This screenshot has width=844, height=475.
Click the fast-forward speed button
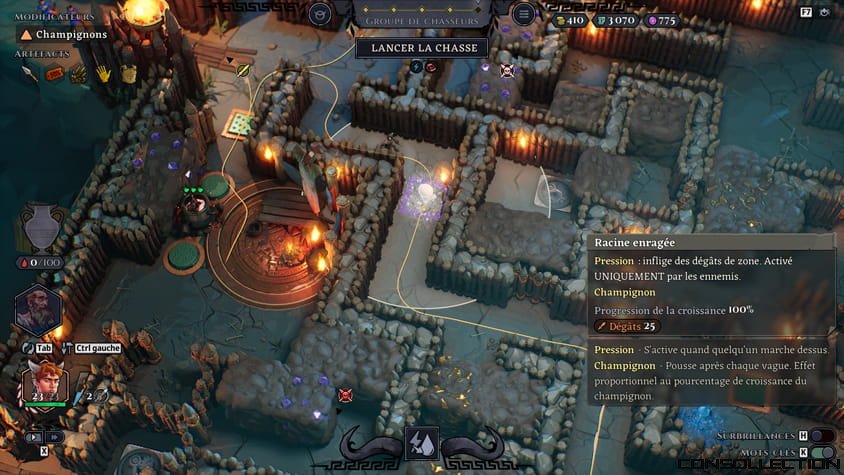tap(54, 437)
